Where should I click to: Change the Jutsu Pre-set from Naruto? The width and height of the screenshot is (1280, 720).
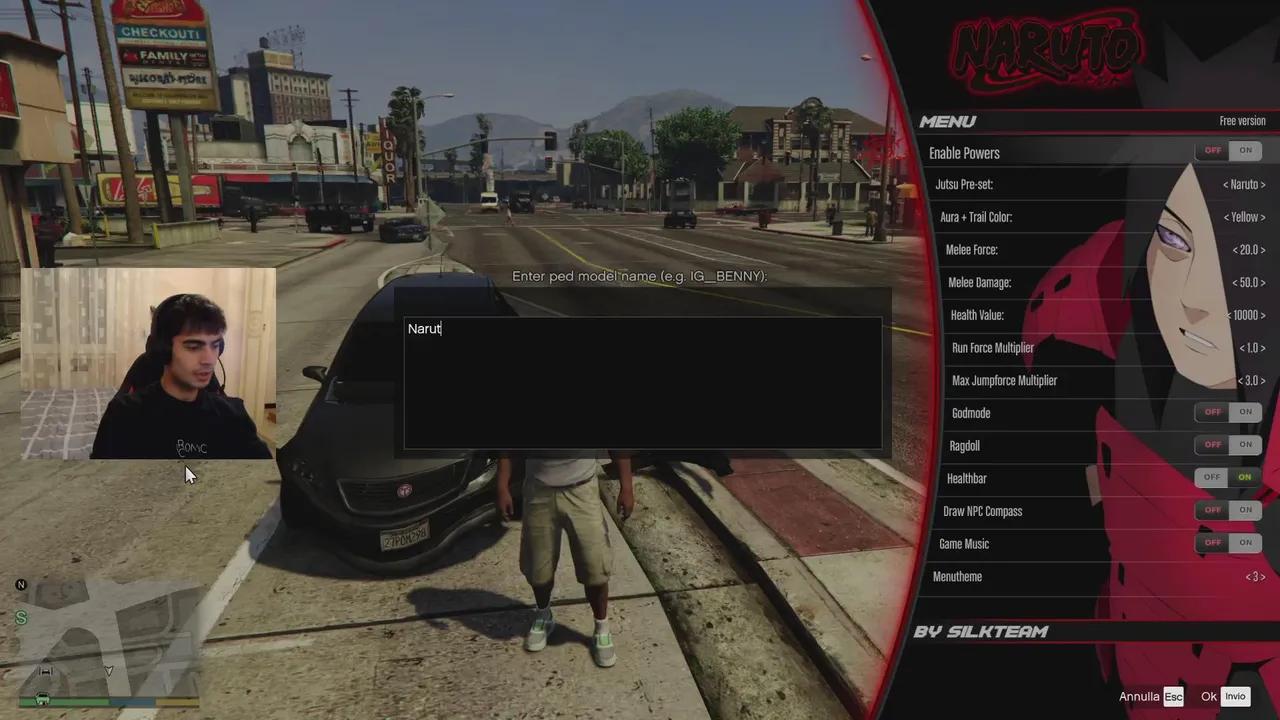[x=1243, y=184]
